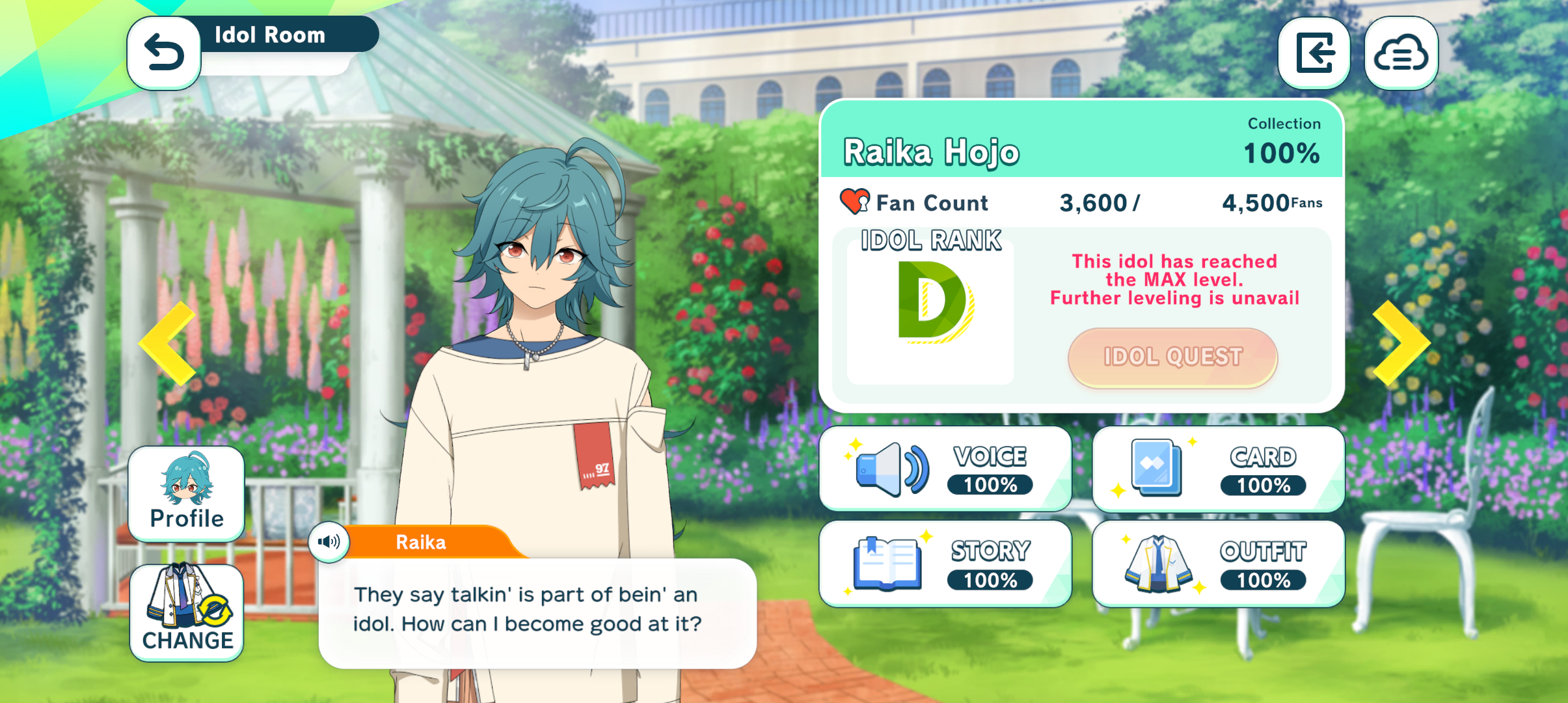Open the cloud menu icon
This screenshot has height=703, width=1568.
tap(1401, 53)
